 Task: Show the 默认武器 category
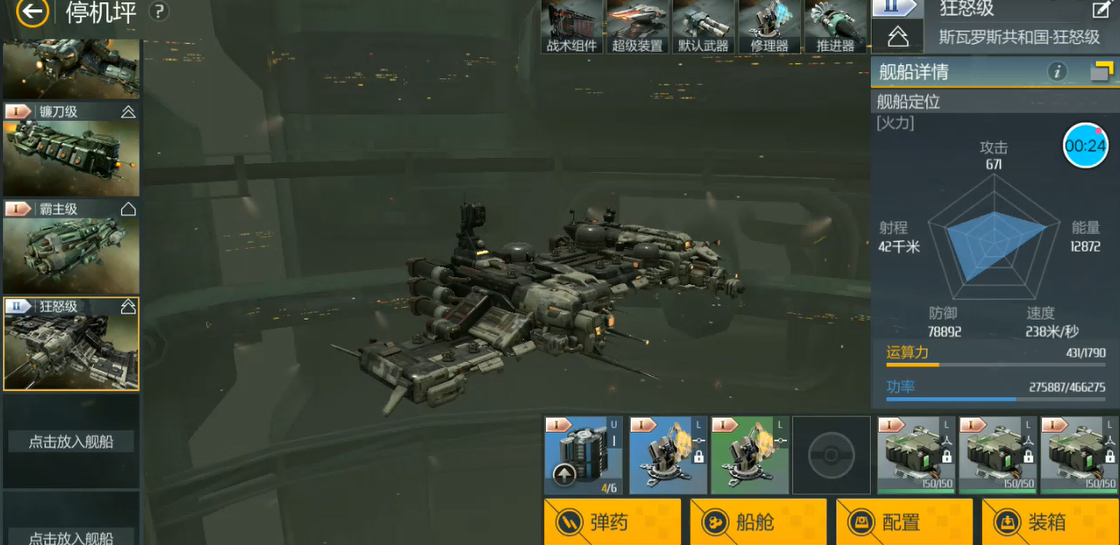pyautogui.click(x=703, y=27)
